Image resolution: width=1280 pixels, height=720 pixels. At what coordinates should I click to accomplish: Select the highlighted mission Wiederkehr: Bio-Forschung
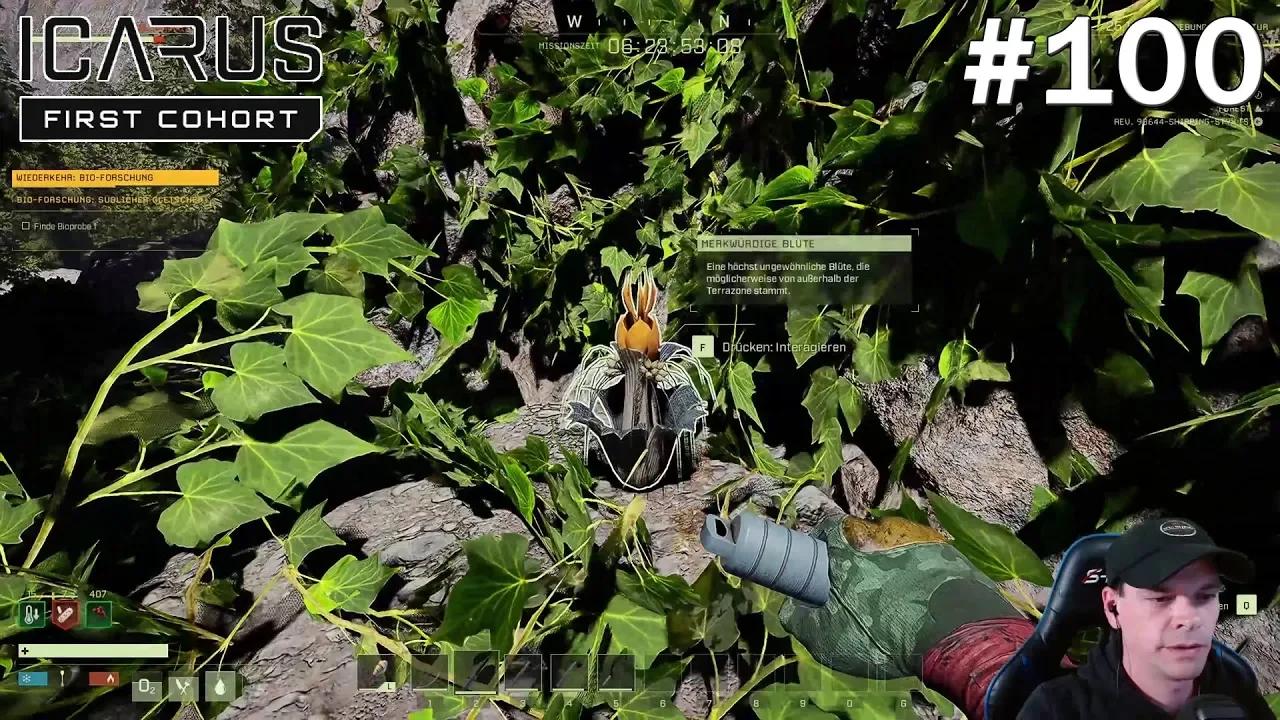(115, 178)
